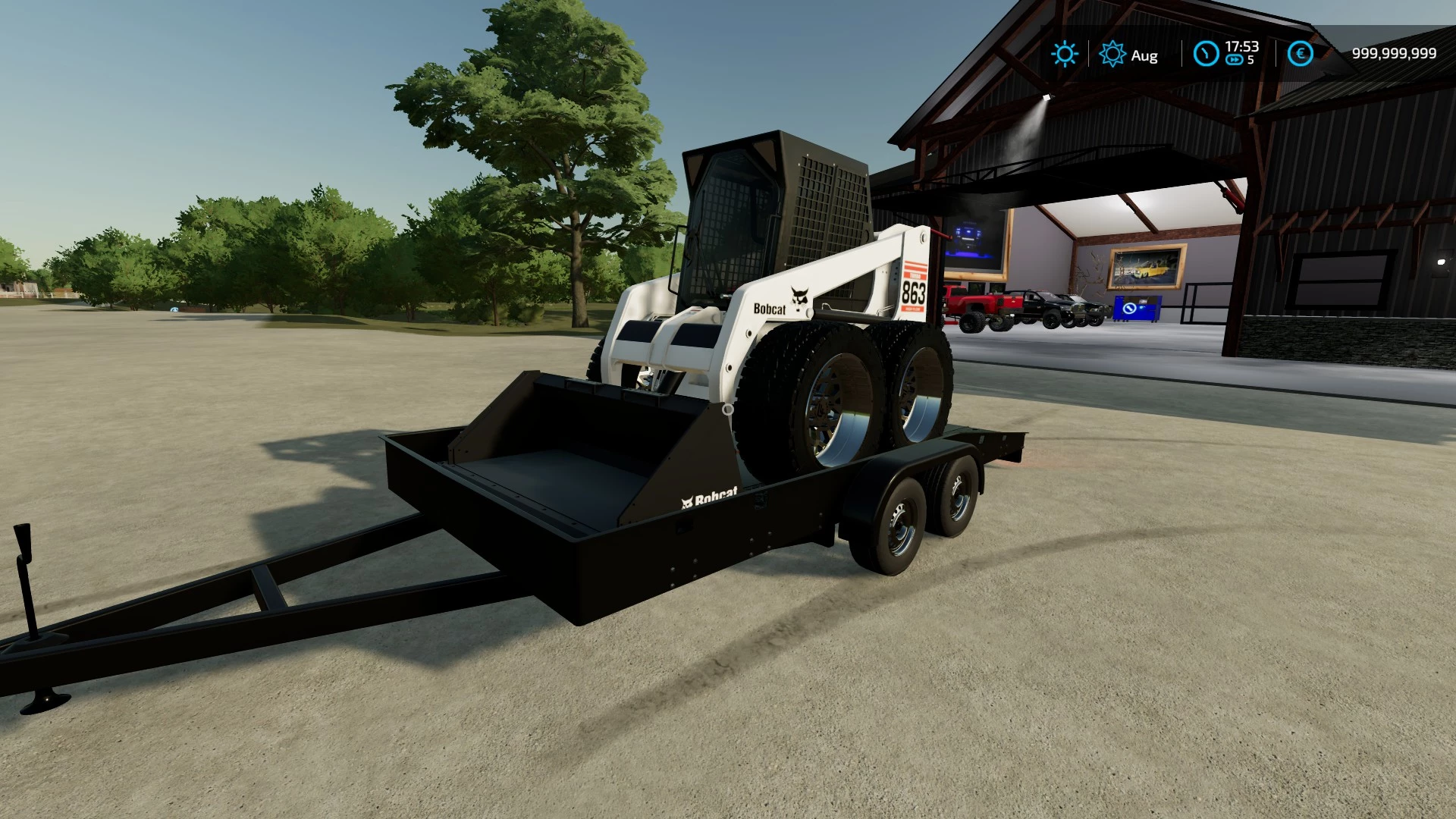Click the sunny weather forecast icon

[x=1065, y=54]
